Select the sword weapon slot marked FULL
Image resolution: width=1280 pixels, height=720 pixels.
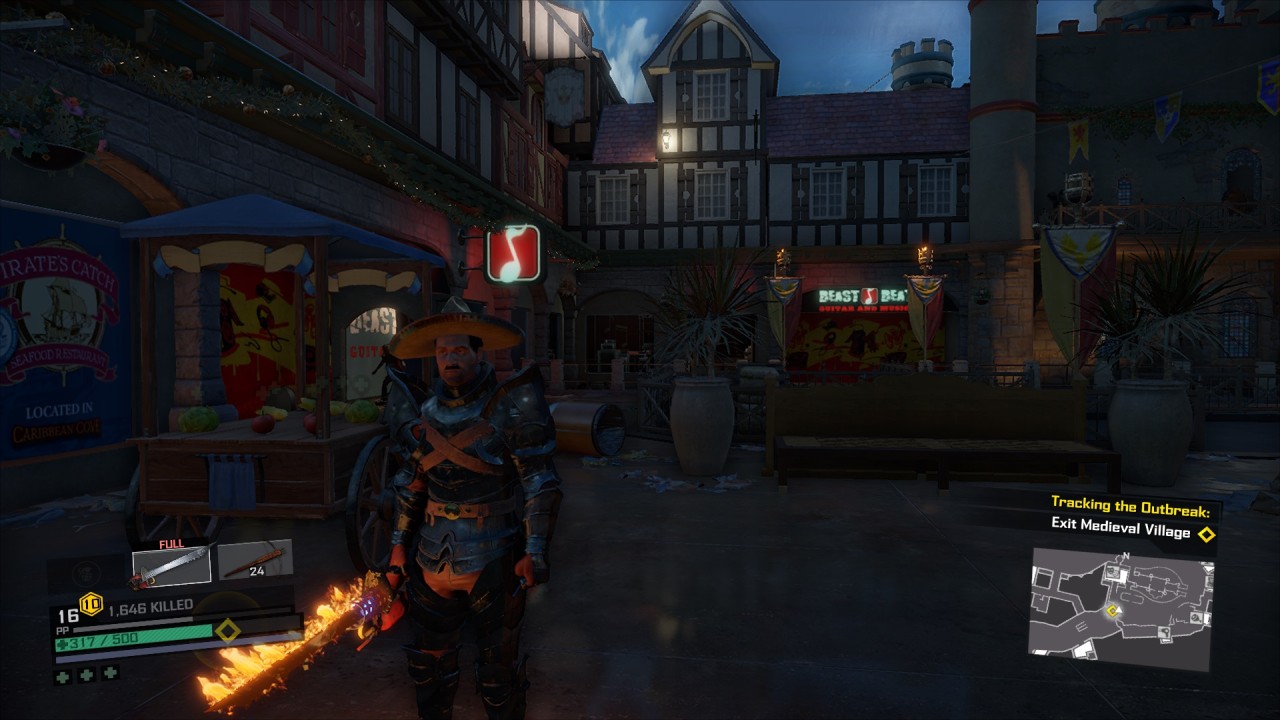[x=171, y=566]
